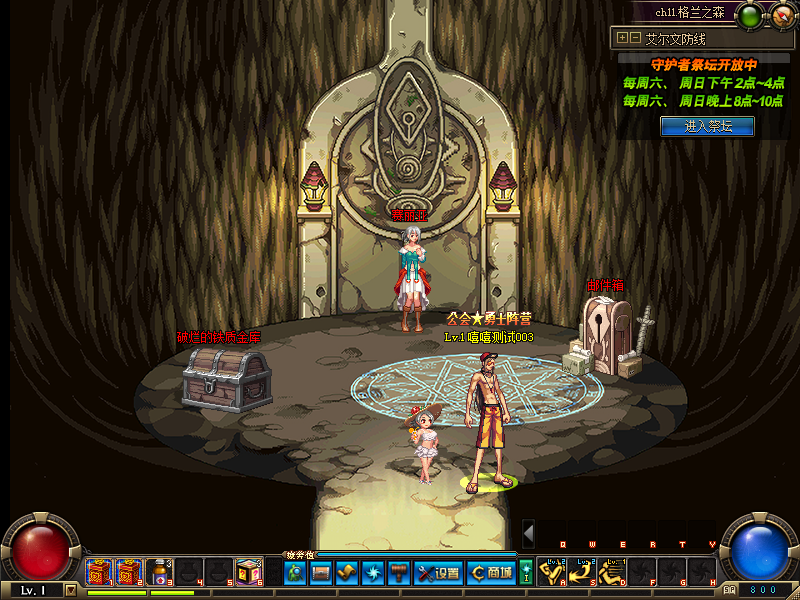The height and width of the screenshot is (600, 800).
Task: Use the medicine bottle in slot 3
Action: pos(159,572)
